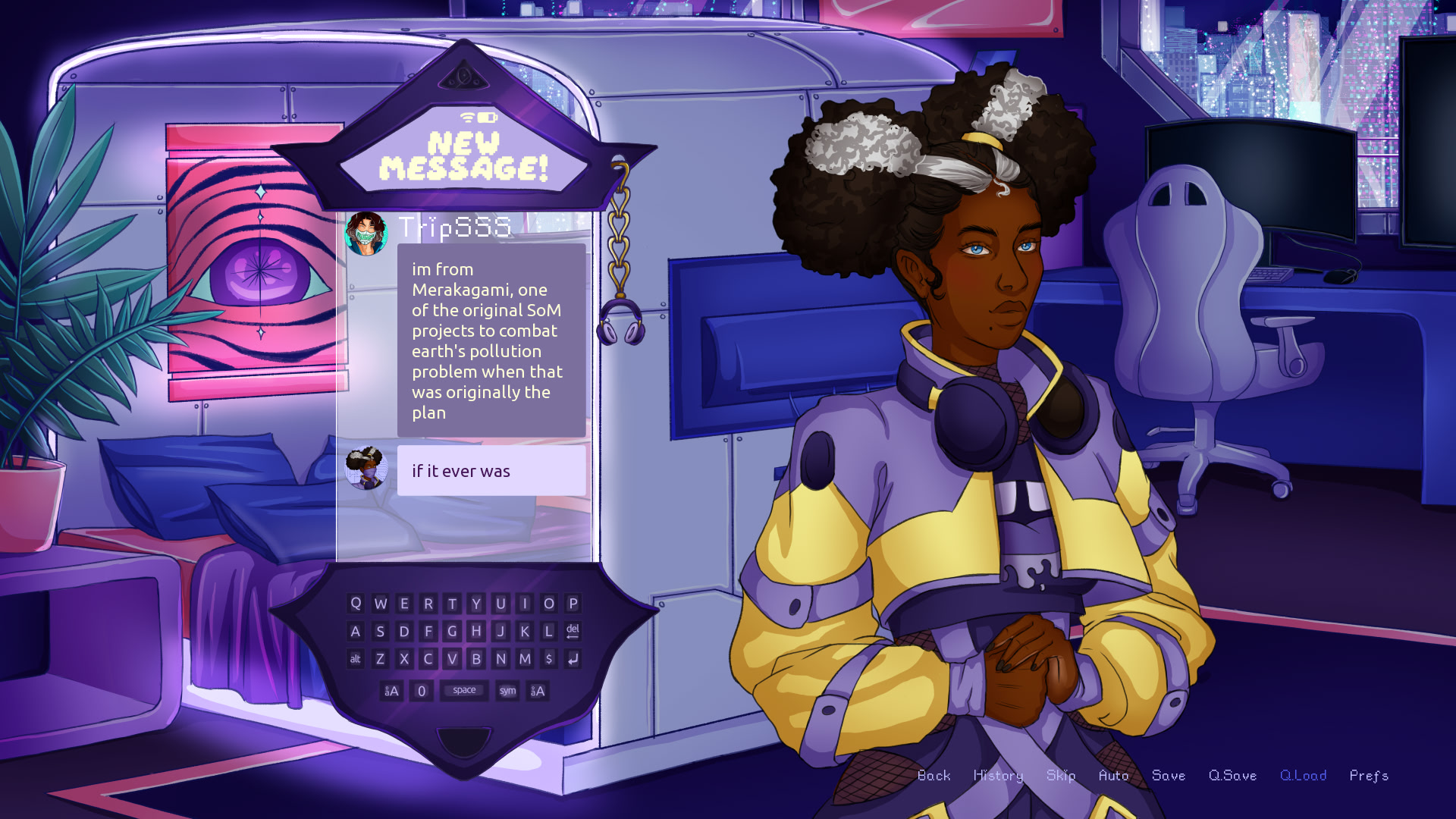
Task: Enable Auto mode from the quick menu
Action: point(1115,776)
